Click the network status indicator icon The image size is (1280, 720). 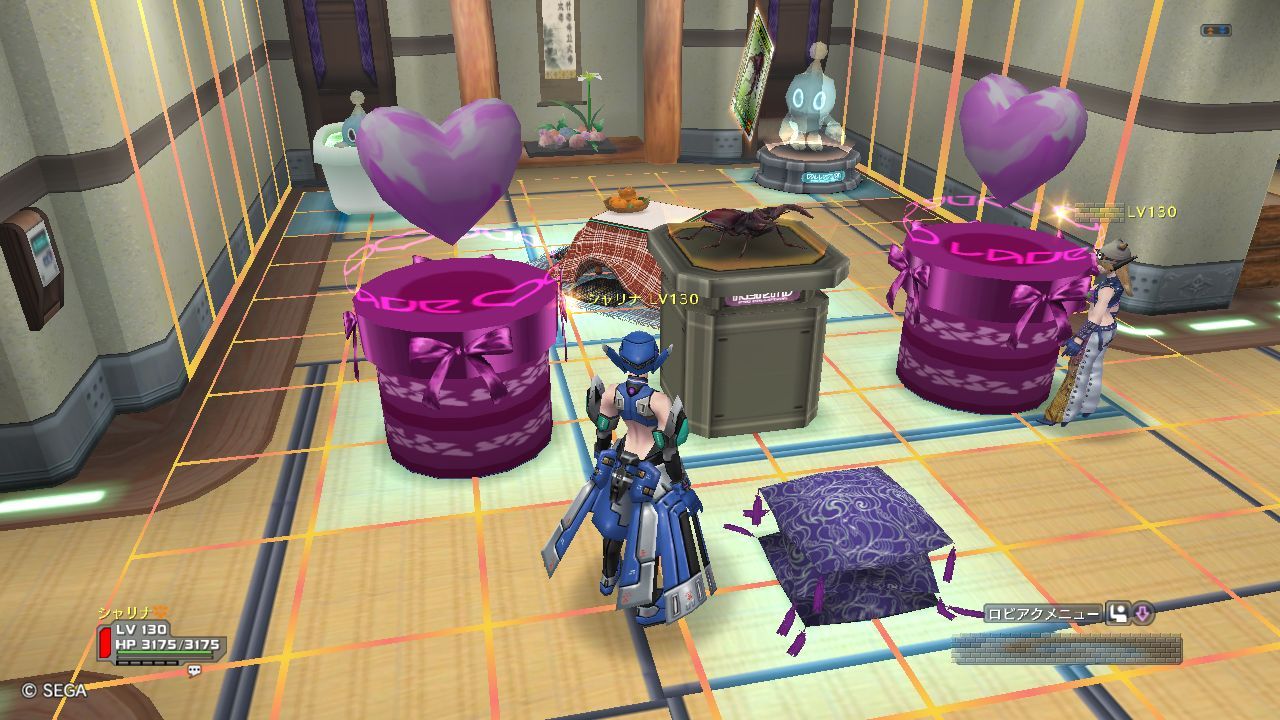1215,31
